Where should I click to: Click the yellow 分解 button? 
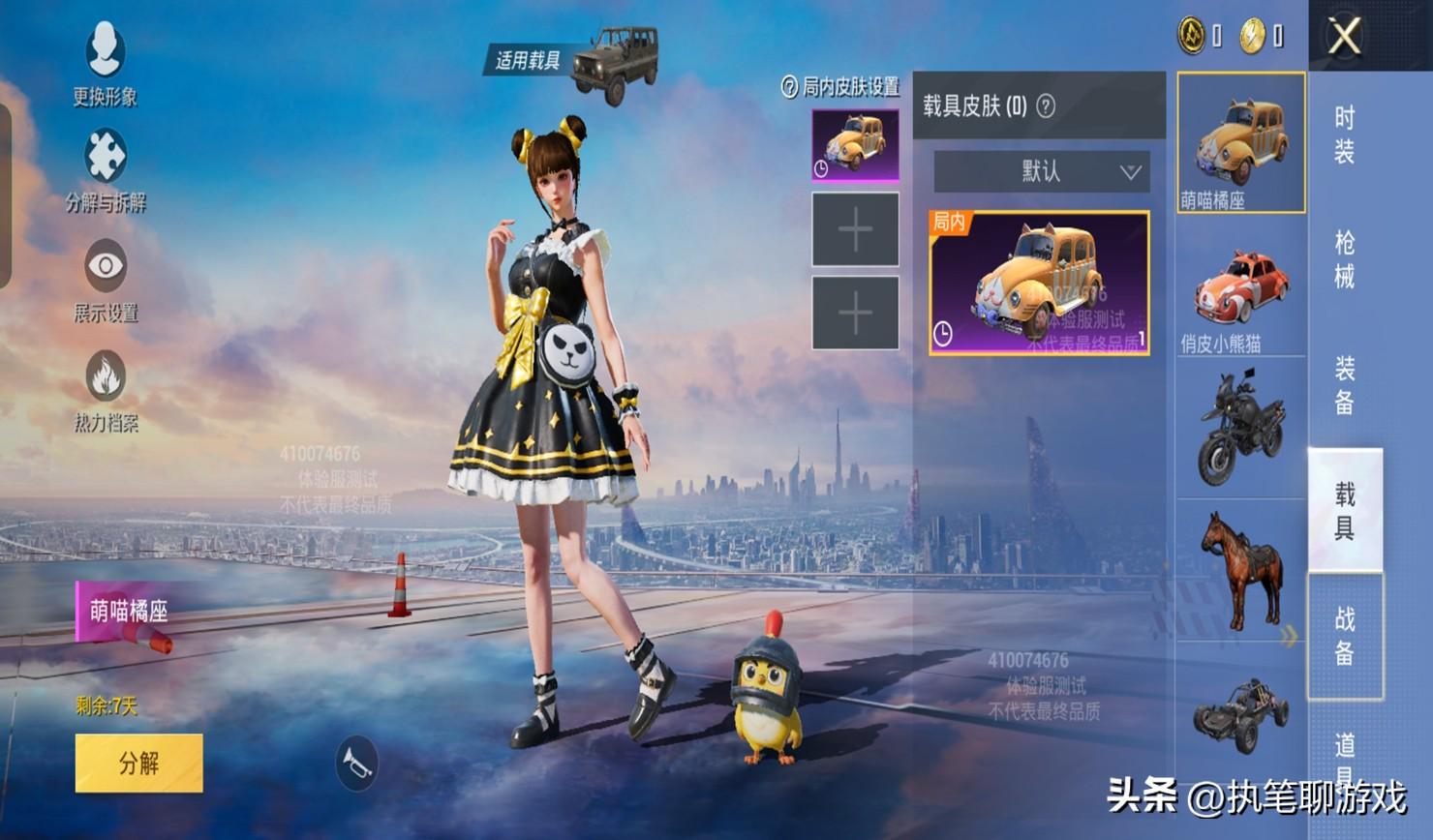pos(138,763)
